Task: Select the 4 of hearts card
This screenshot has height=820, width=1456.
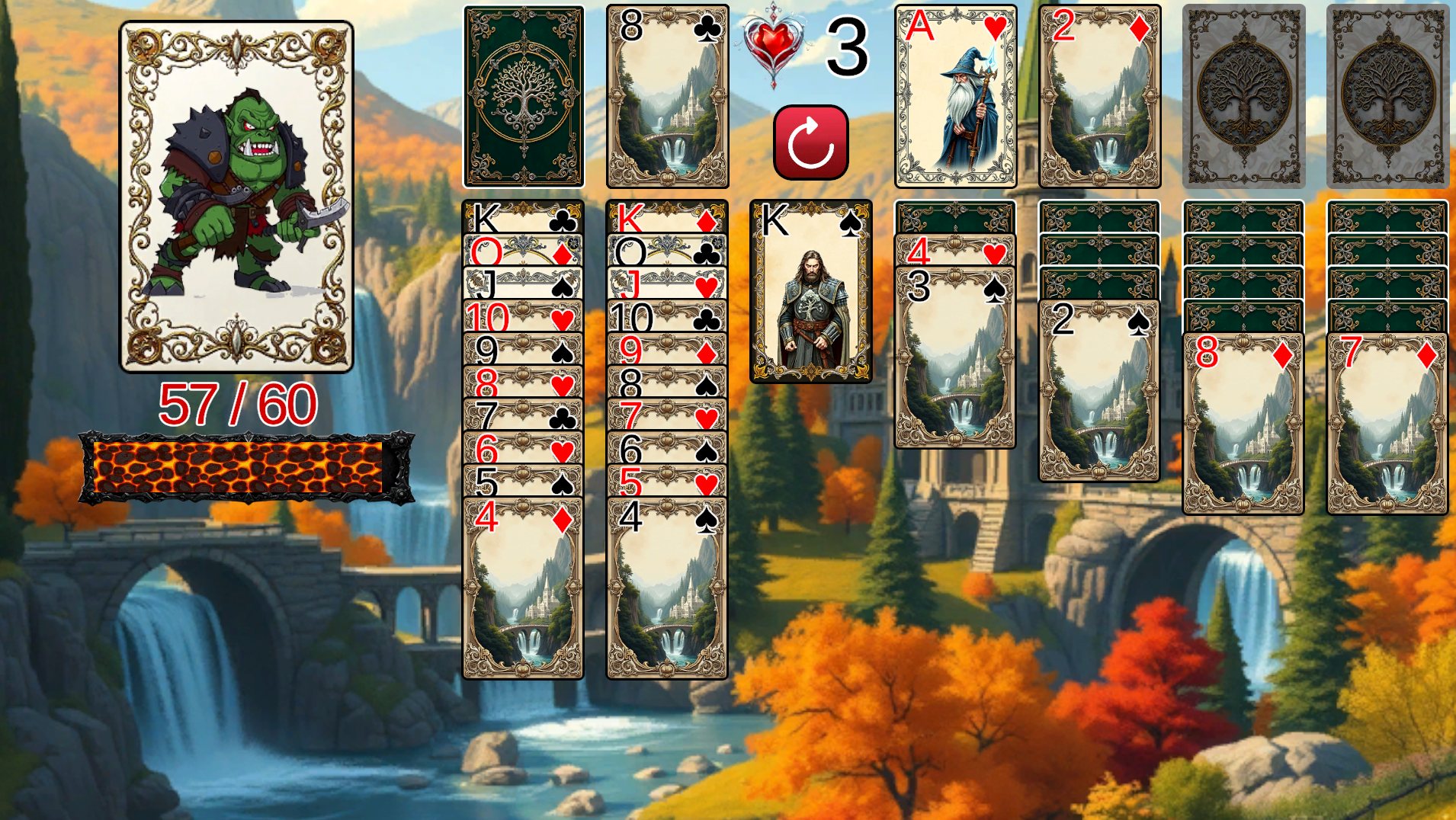Action: [x=955, y=251]
